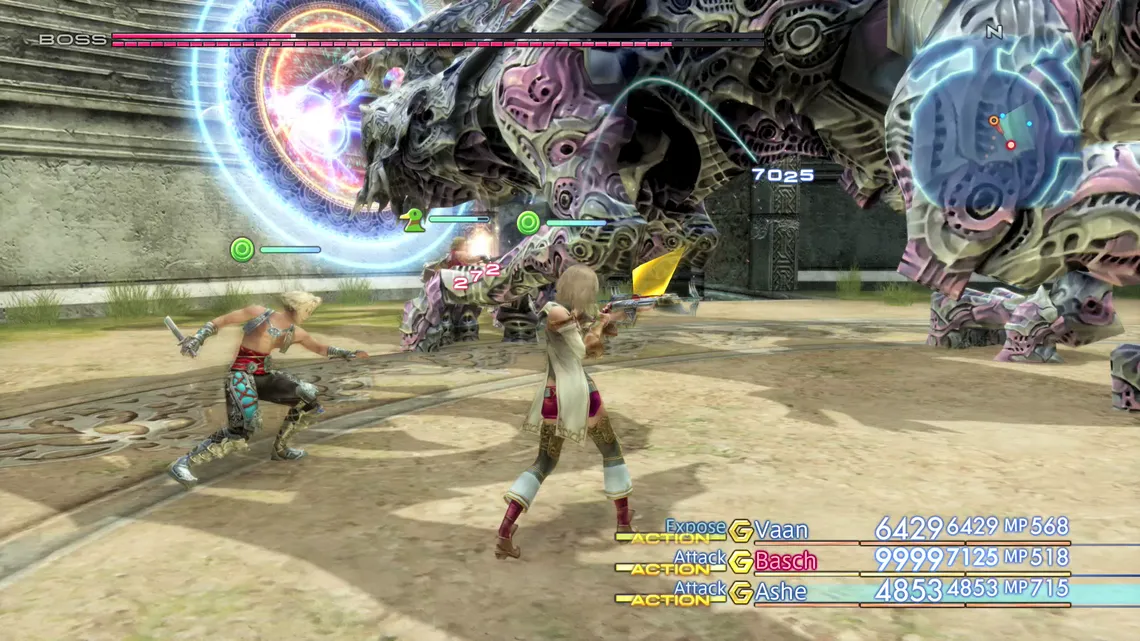Click the gambit icon beside Basch
This screenshot has height=641, width=1140.
[740, 562]
